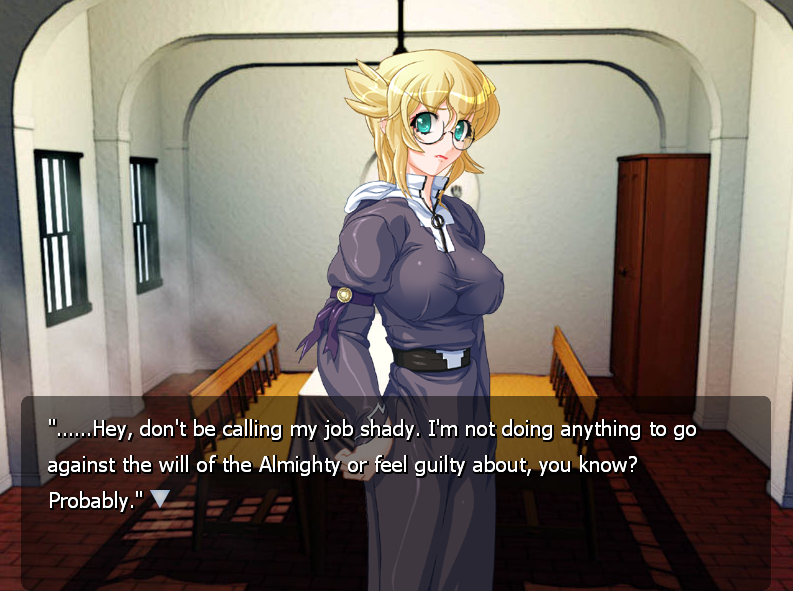
Task: Click the continue arrow after "Probably."
Action: [x=160, y=498]
